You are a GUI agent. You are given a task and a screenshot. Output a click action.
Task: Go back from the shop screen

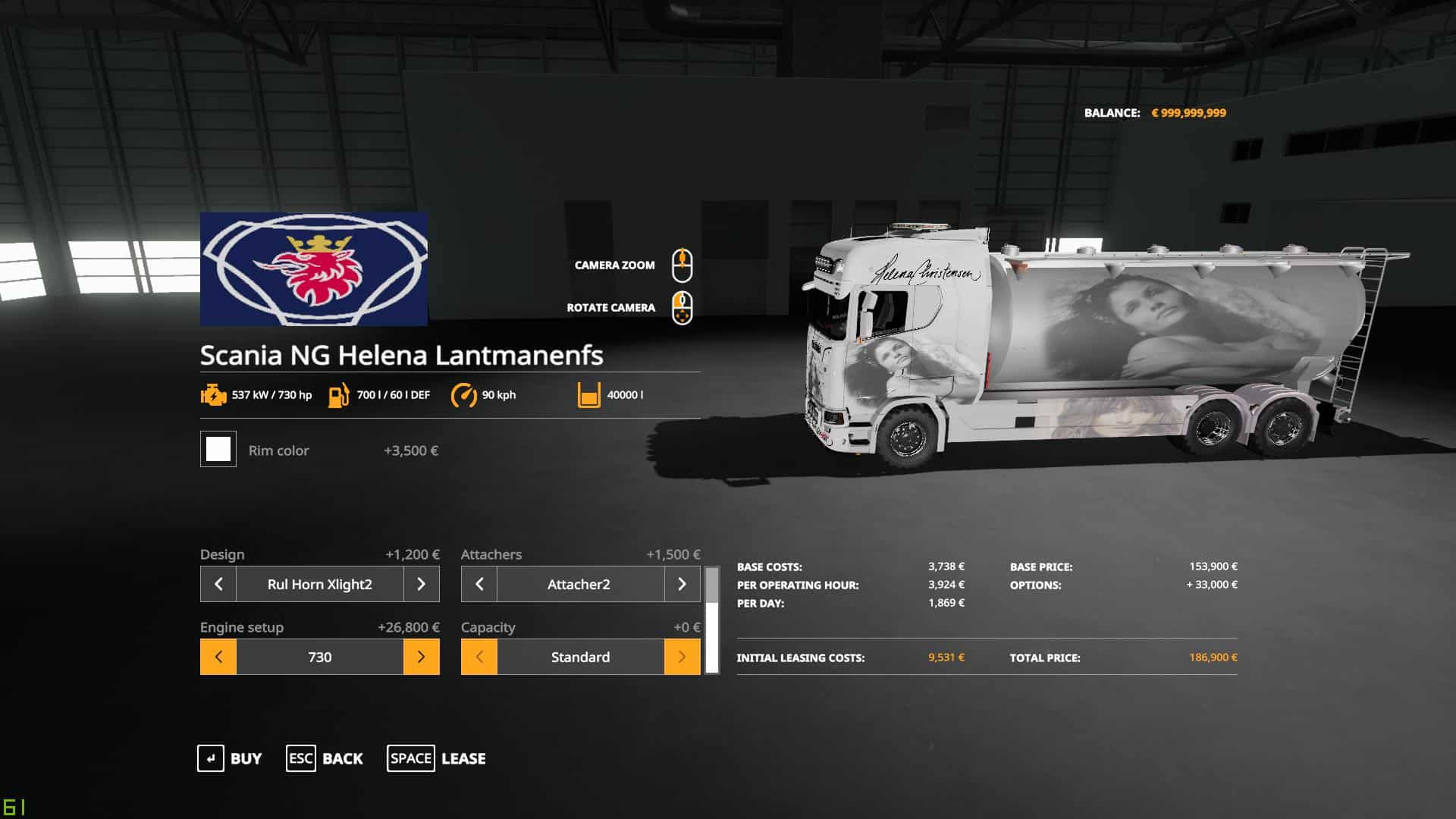(325, 758)
